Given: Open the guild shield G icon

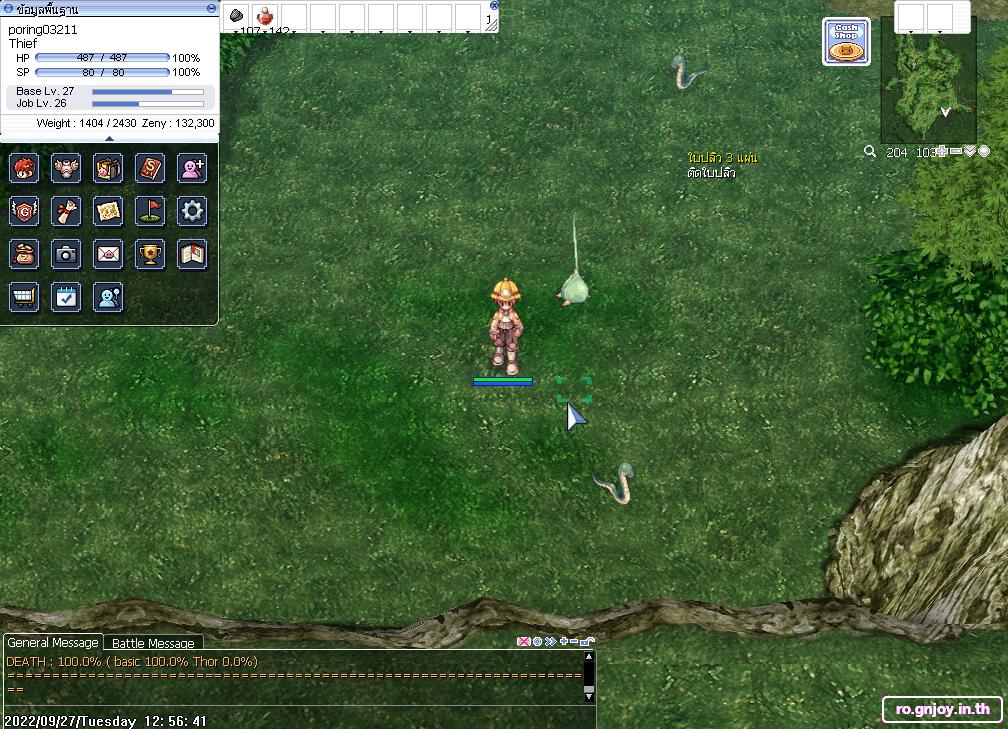Looking at the screenshot, I should coord(24,211).
